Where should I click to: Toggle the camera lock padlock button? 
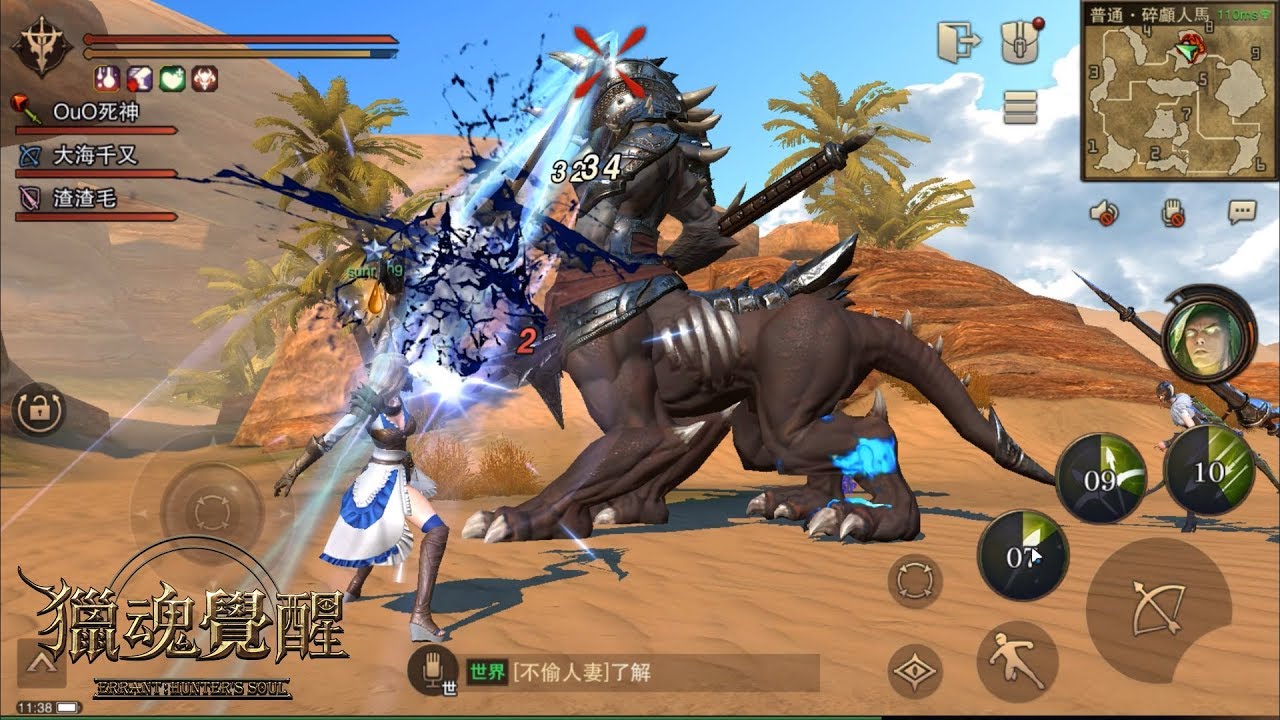coord(38,409)
